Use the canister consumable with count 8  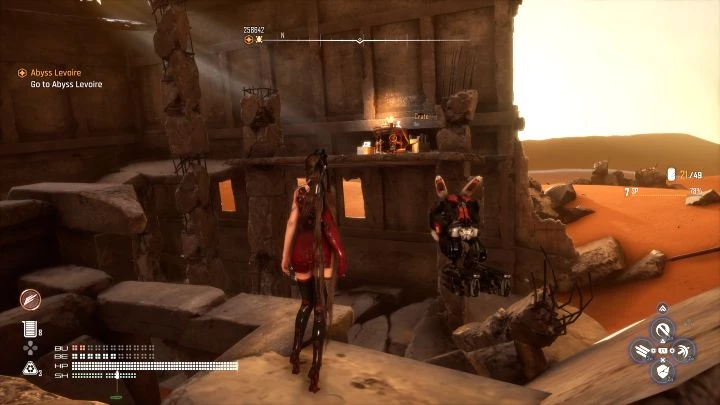point(30,328)
